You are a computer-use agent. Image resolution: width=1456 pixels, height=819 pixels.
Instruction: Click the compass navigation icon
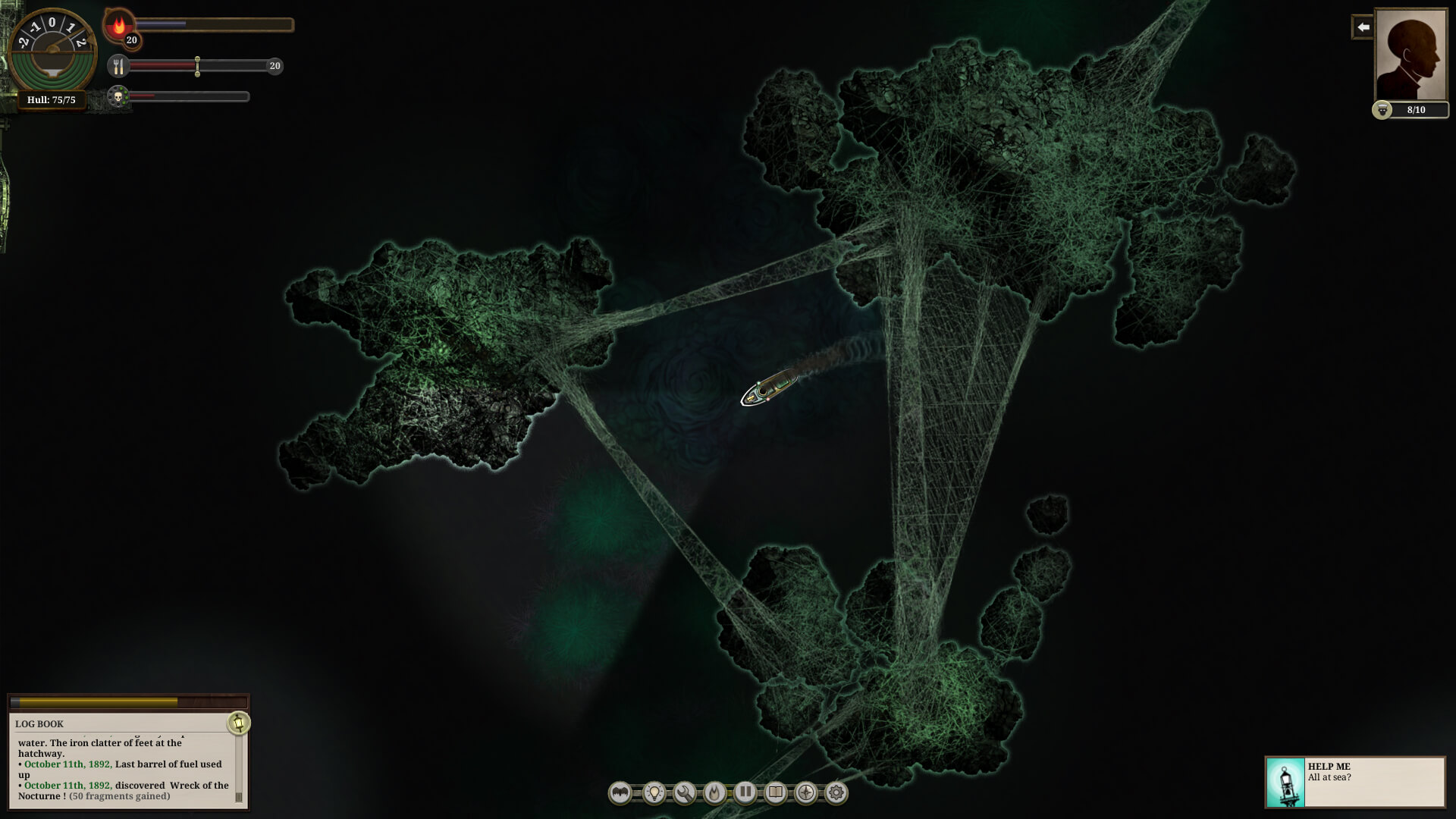pyautogui.click(x=805, y=792)
